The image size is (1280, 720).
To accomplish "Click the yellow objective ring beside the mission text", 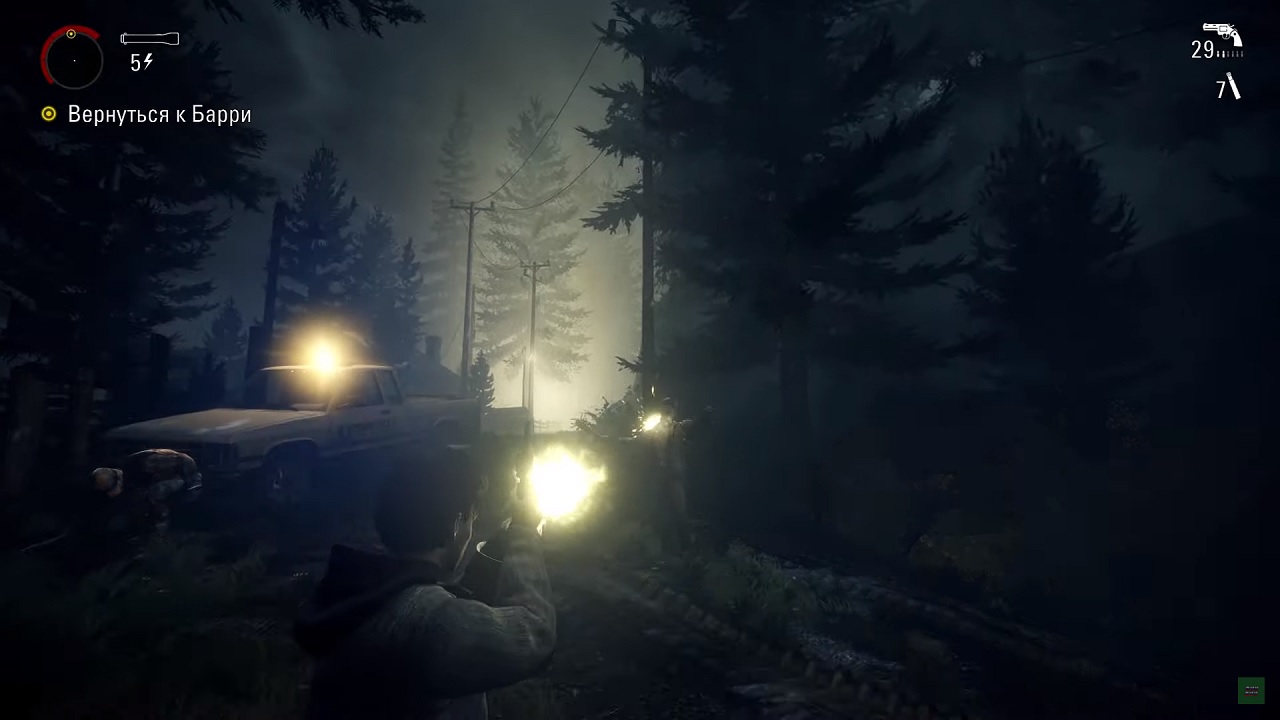I will (x=47, y=114).
